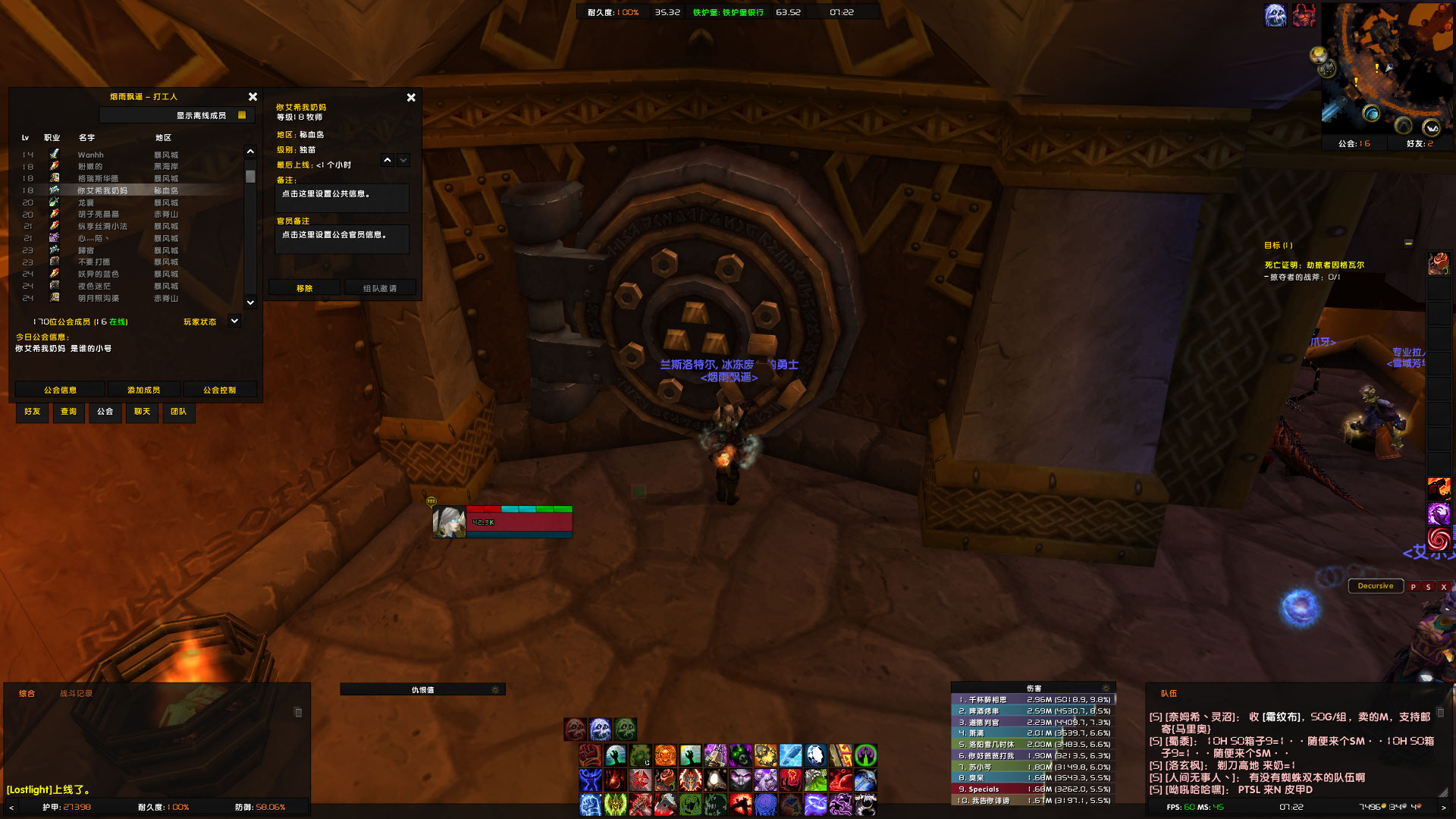The height and width of the screenshot is (819, 1456).
Task: Toggle the S button on the Decursive bar
Action: coord(1429,586)
